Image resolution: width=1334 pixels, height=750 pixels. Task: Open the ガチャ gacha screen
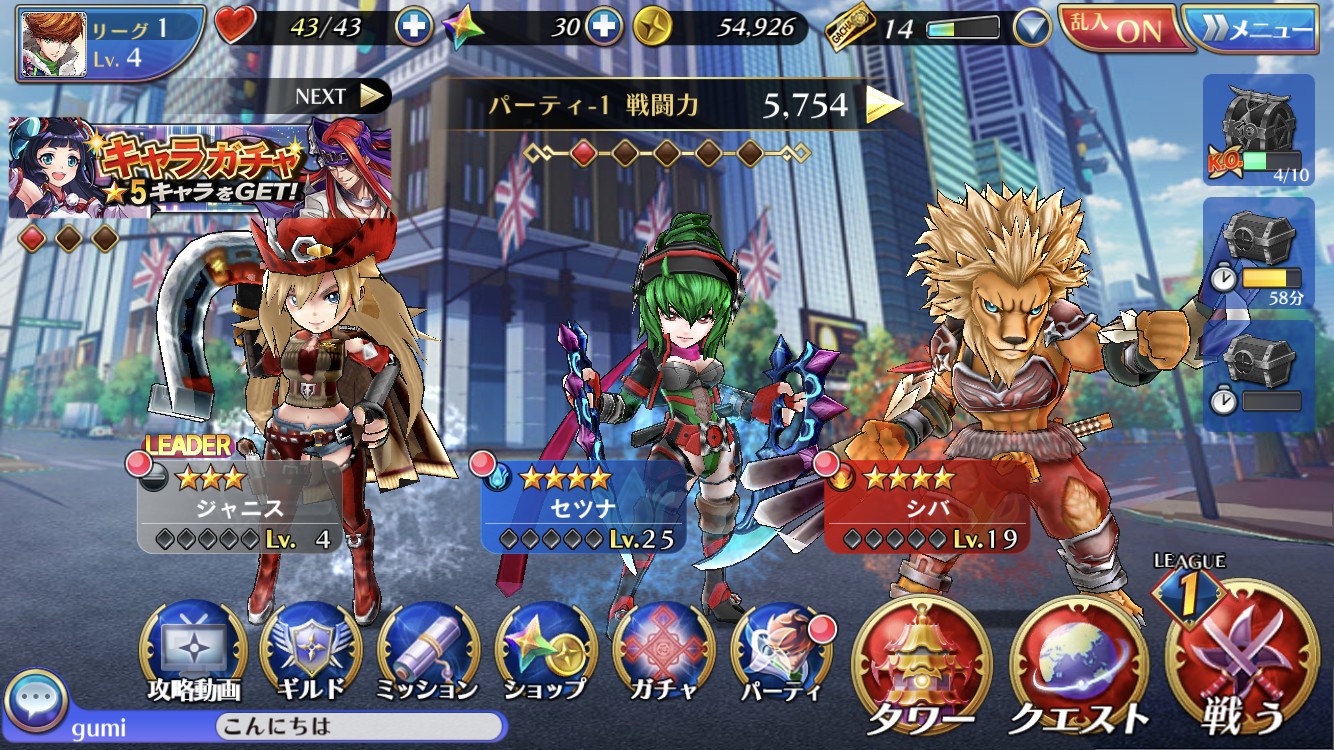click(x=663, y=652)
